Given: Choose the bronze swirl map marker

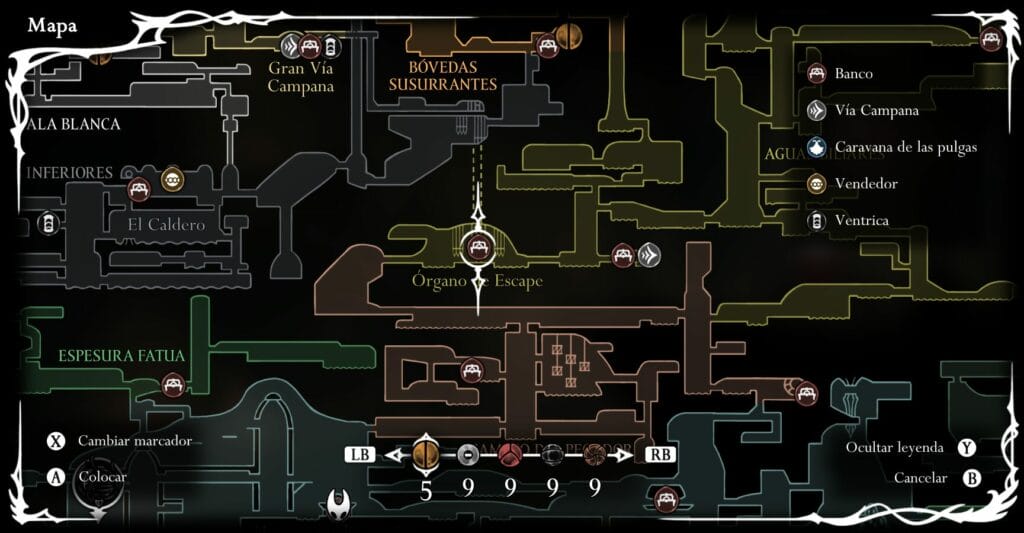Looking at the screenshot, I should click(x=594, y=455).
